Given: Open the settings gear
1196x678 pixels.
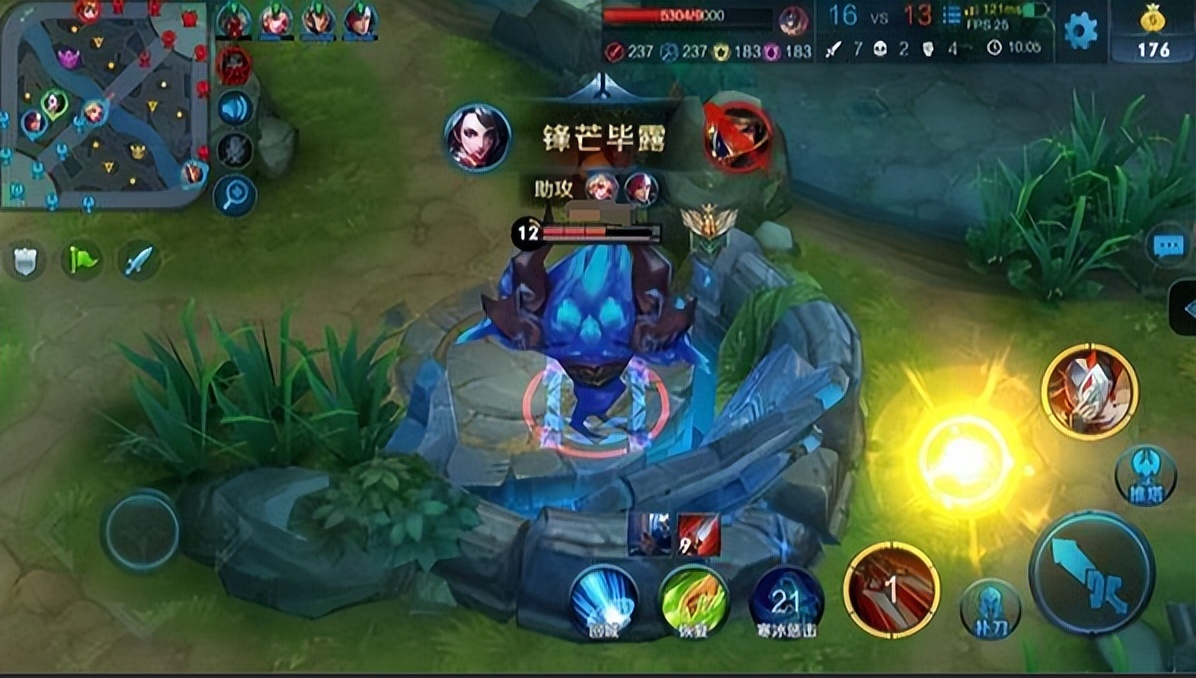Looking at the screenshot, I should point(1080,31).
